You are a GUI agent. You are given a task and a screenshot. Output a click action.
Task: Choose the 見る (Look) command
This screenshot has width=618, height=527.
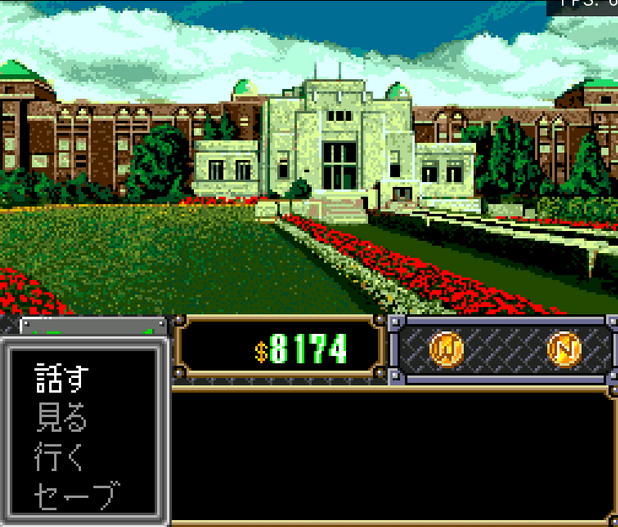62,417
